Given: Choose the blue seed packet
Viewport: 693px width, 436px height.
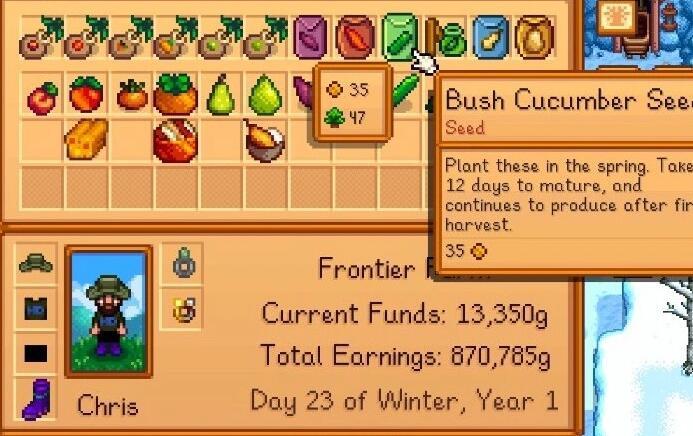Looking at the screenshot, I should pyautogui.click(x=490, y=39).
